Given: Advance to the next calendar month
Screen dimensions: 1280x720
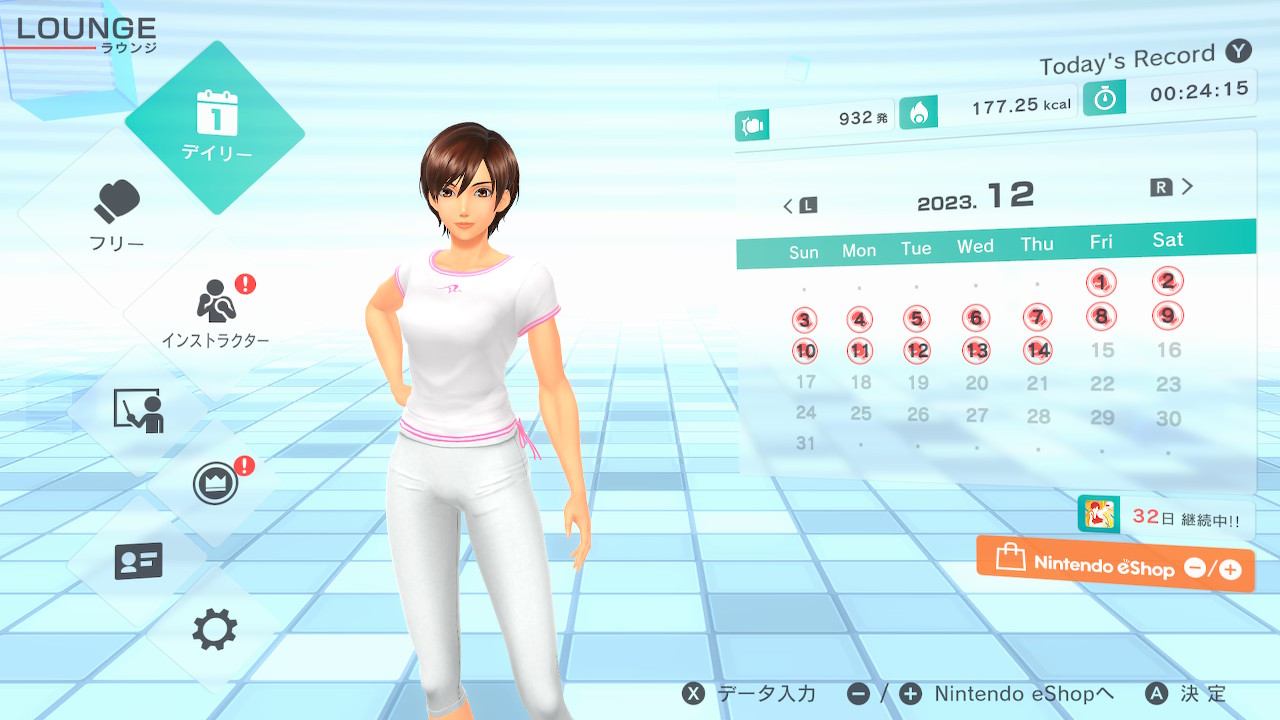Looking at the screenshot, I should 1173,187.
